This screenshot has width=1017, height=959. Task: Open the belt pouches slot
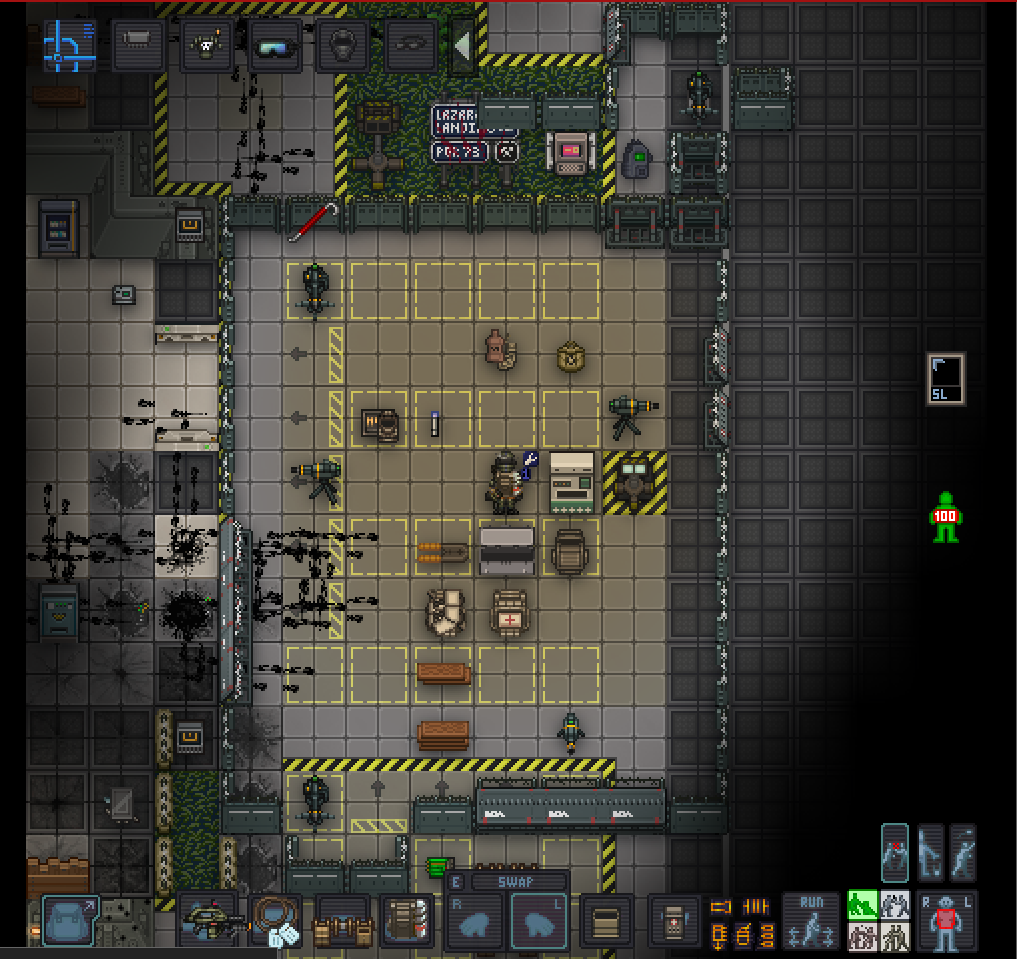pyautogui.click(x=342, y=920)
